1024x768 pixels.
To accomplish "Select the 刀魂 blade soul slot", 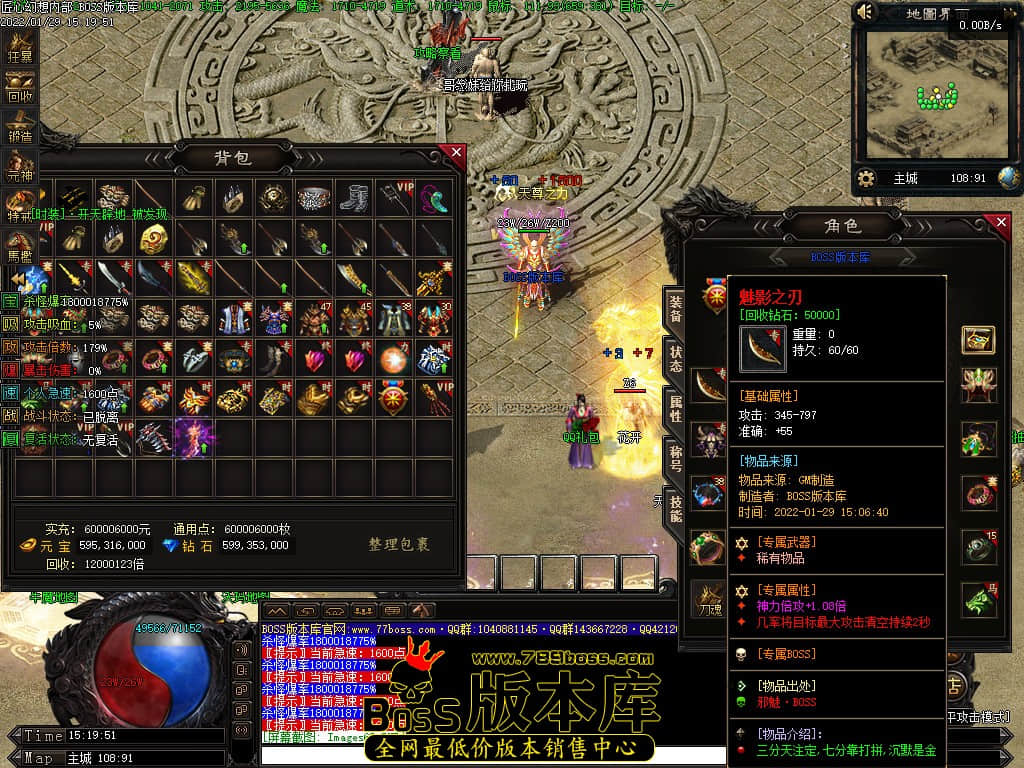I will 709,598.
